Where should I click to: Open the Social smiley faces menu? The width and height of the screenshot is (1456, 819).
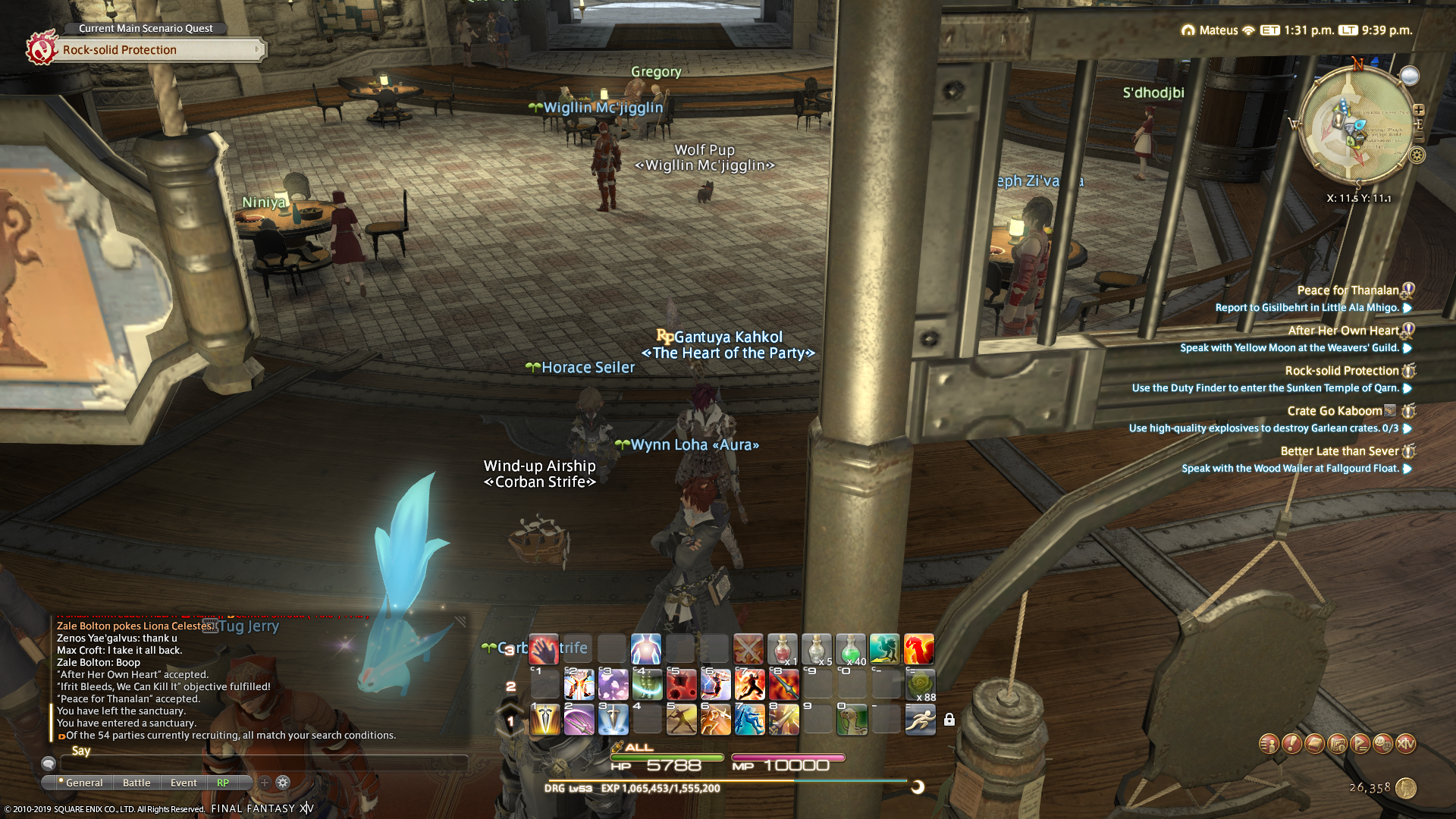click(x=1382, y=744)
